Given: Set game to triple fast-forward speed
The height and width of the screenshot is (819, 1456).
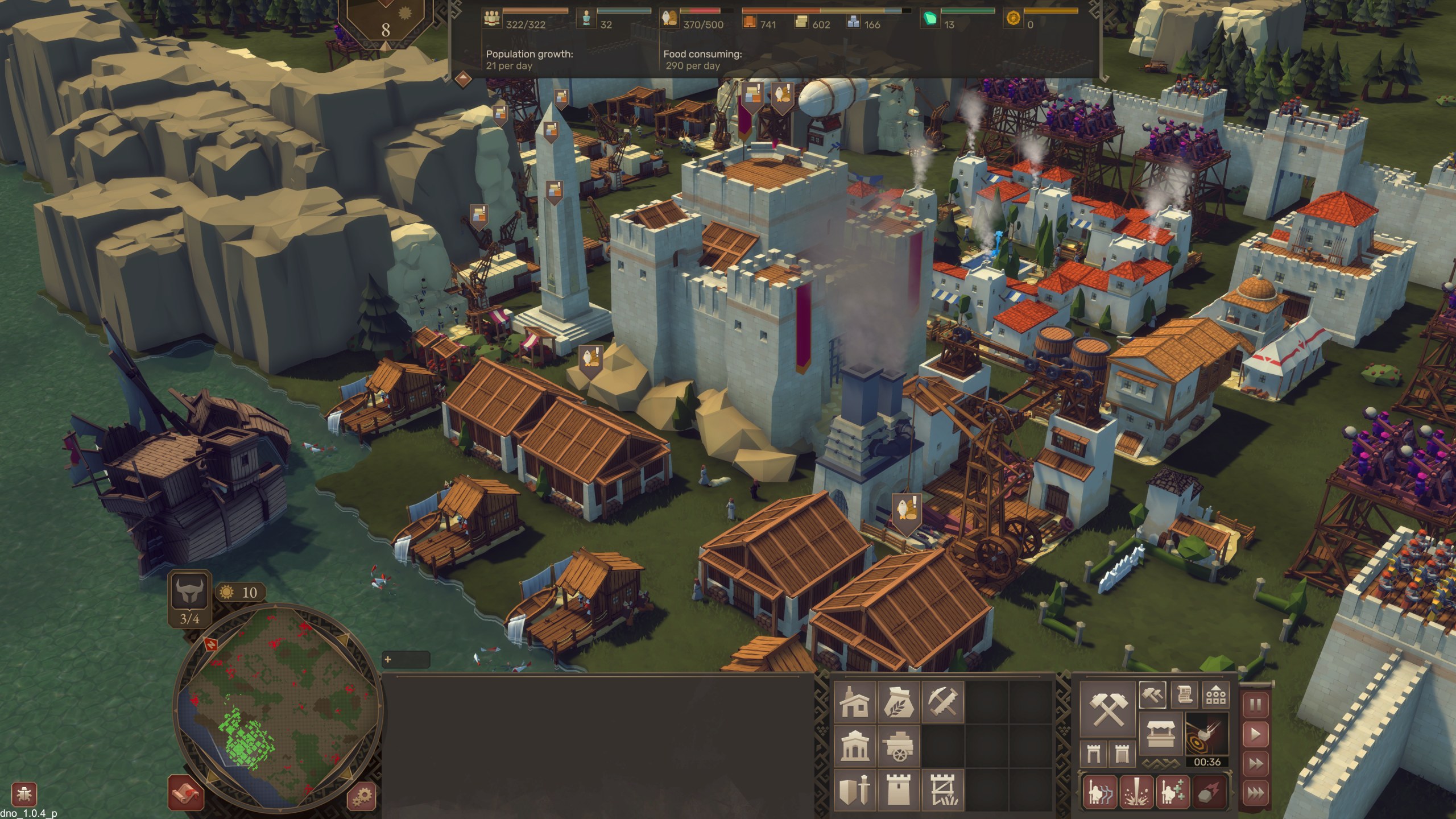Looking at the screenshot, I should [1255, 792].
